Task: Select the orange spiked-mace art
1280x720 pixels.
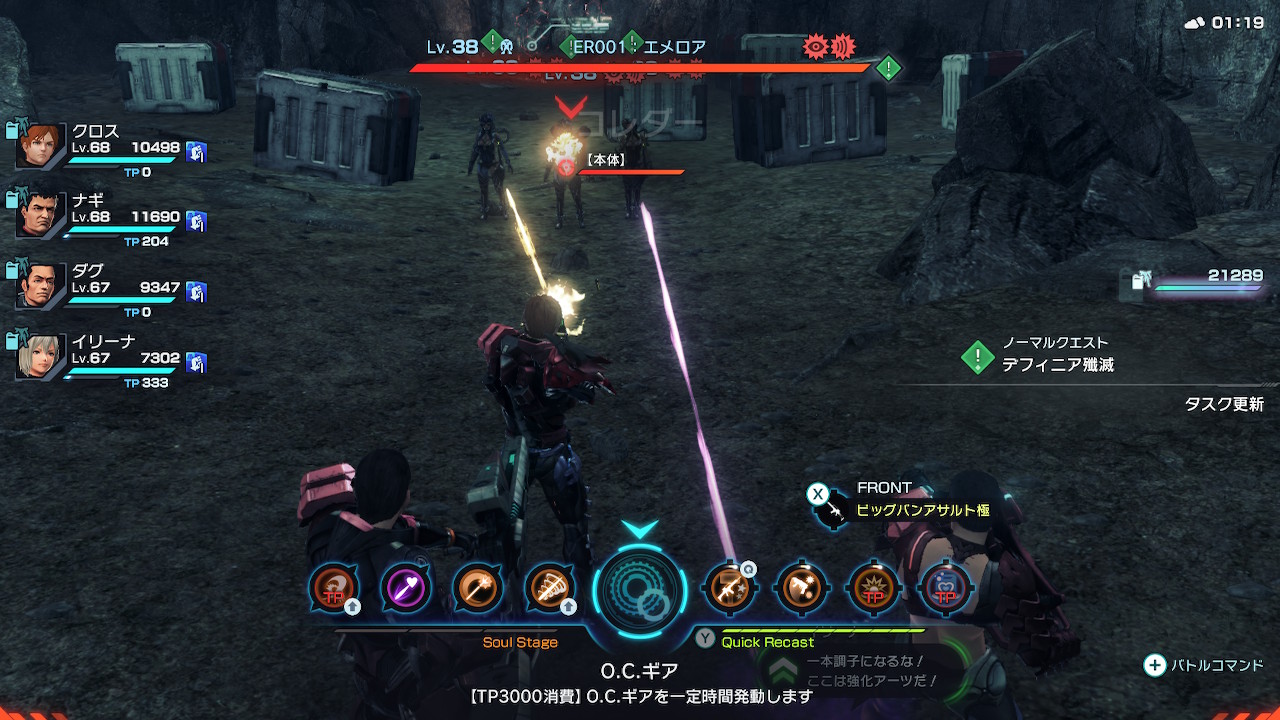Action: [478, 588]
